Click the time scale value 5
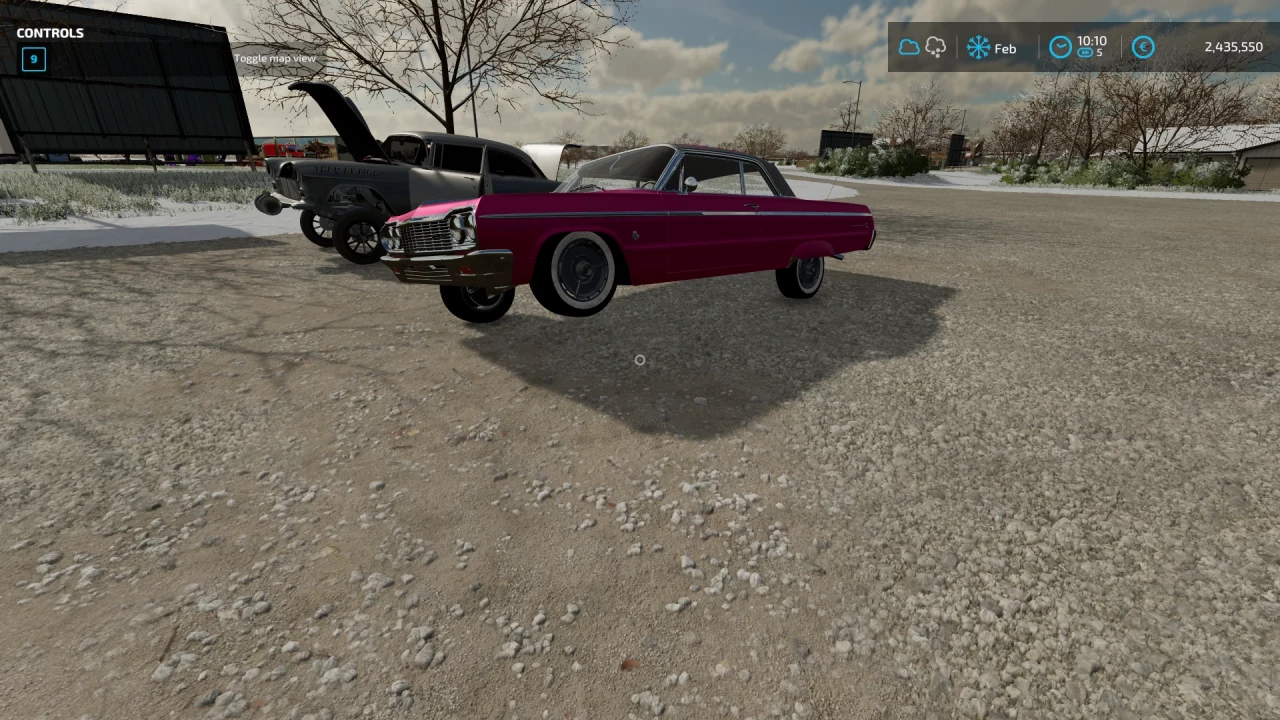Image resolution: width=1280 pixels, height=720 pixels. coord(1101,52)
